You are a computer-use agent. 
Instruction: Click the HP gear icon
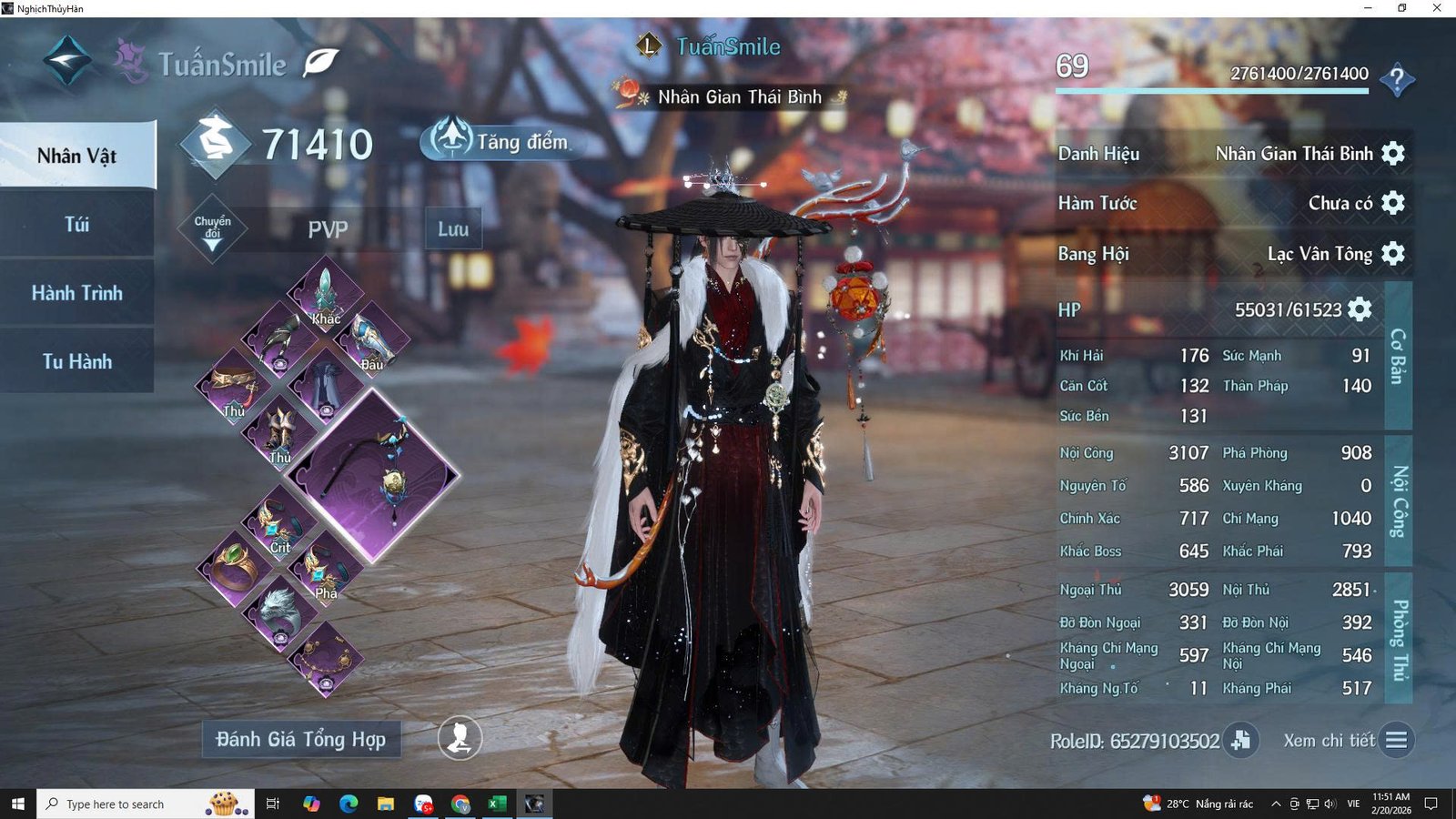[x=1360, y=309]
